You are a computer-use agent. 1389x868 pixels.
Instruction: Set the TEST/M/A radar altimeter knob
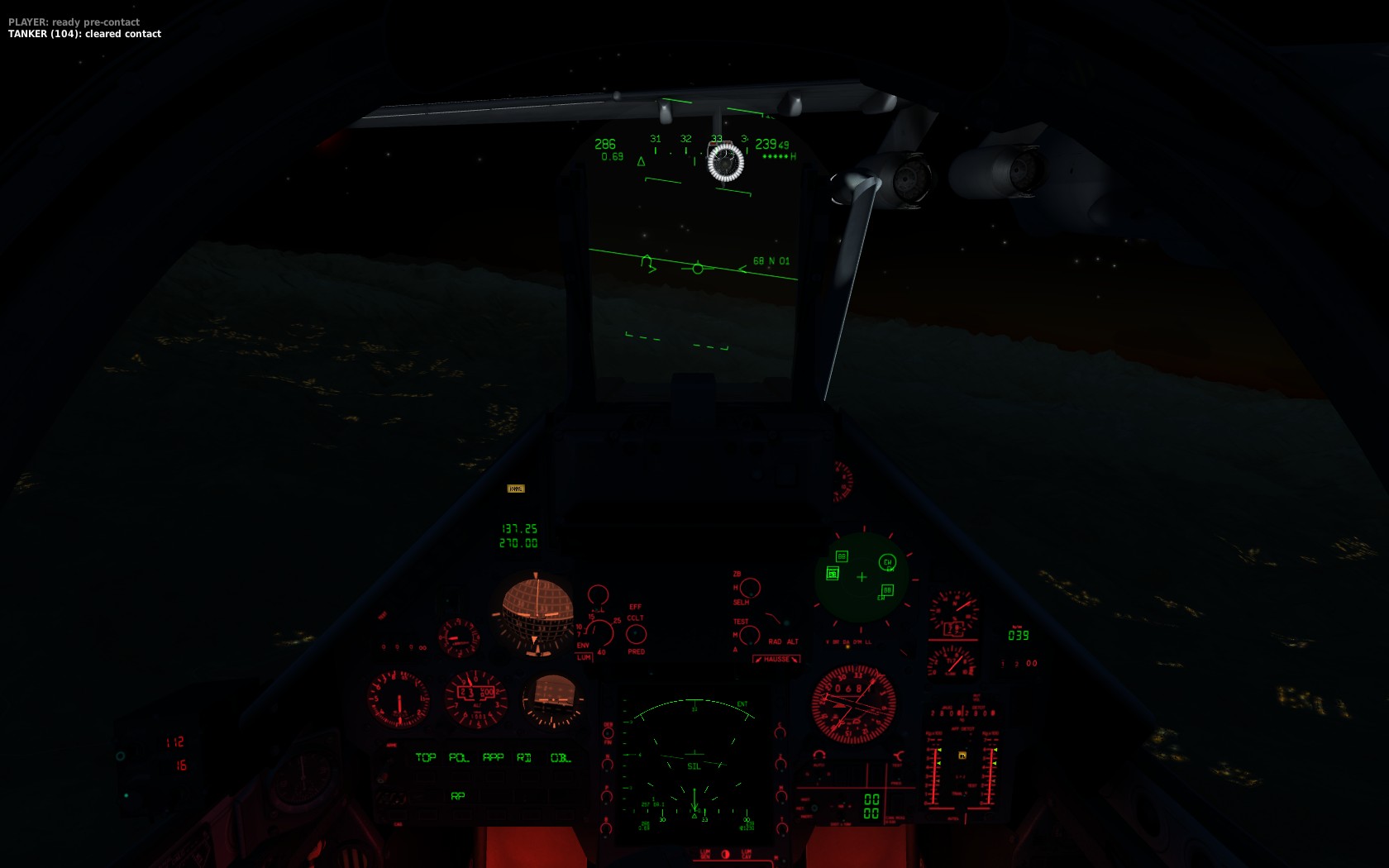tap(750, 635)
